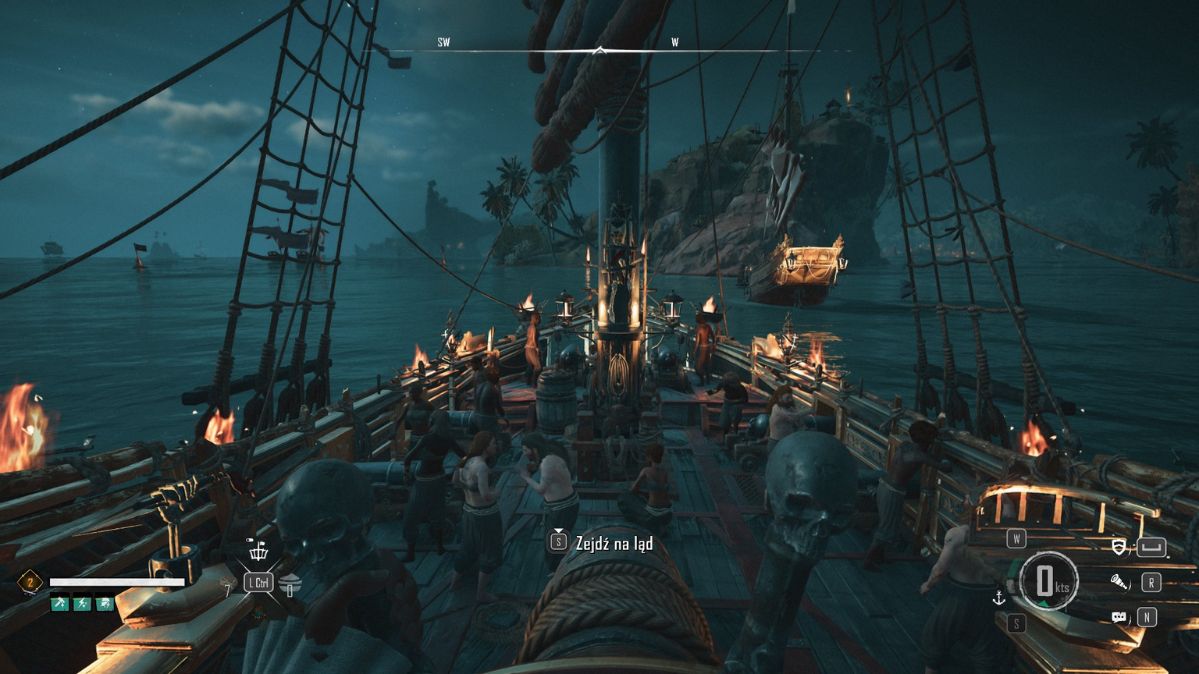Image resolution: width=1199 pixels, height=674 pixels.
Task: Click the third green buff status icon
Action: (x=104, y=604)
